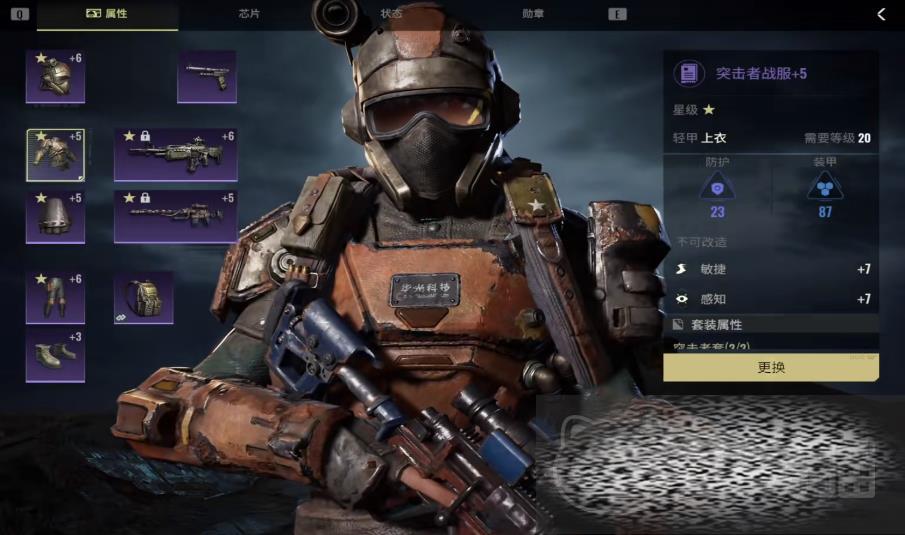Click the 更换 replace button
Viewport: 905px width, 535px height.
coord(771,368)
